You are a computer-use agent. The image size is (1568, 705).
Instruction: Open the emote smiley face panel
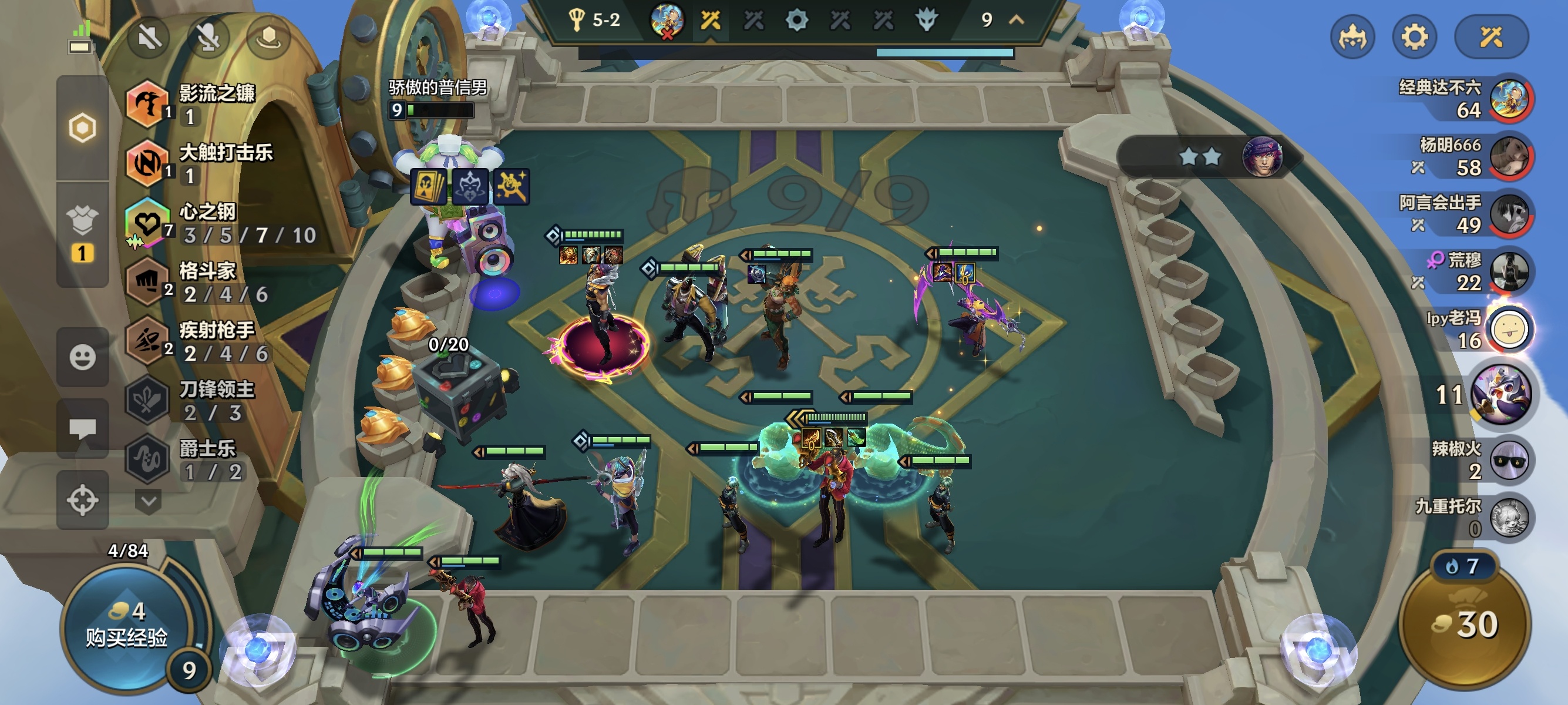(82, 357)
